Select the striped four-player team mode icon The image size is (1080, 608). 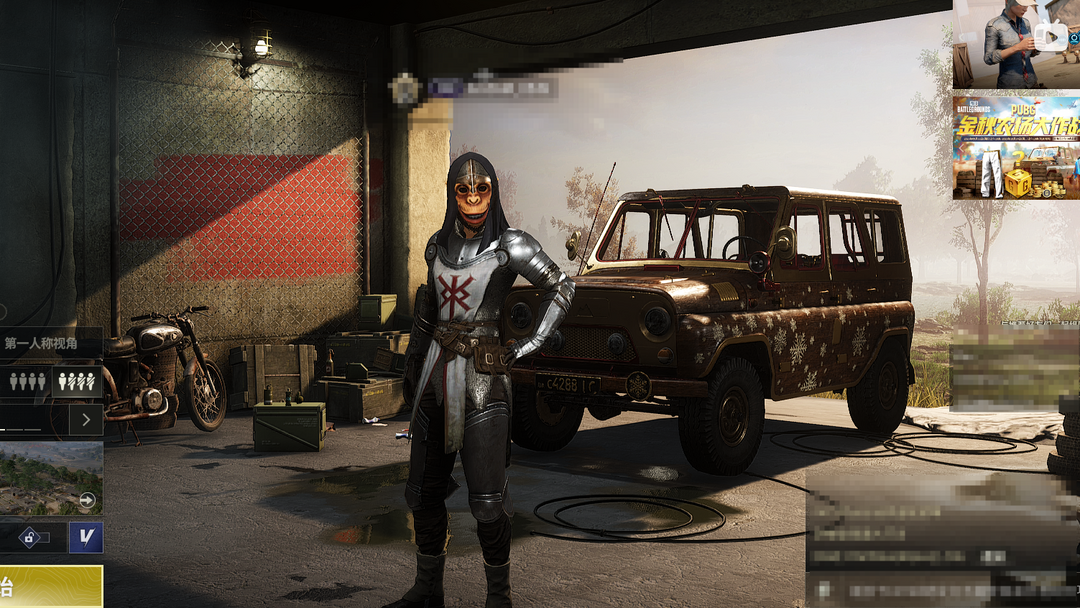click(x=77, y=381)
